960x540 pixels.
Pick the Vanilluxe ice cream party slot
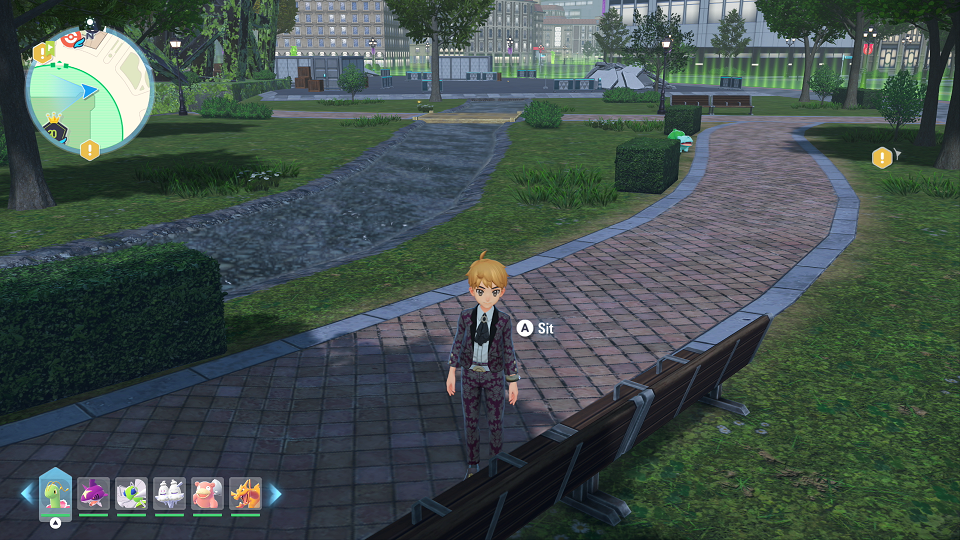point(169,494)
